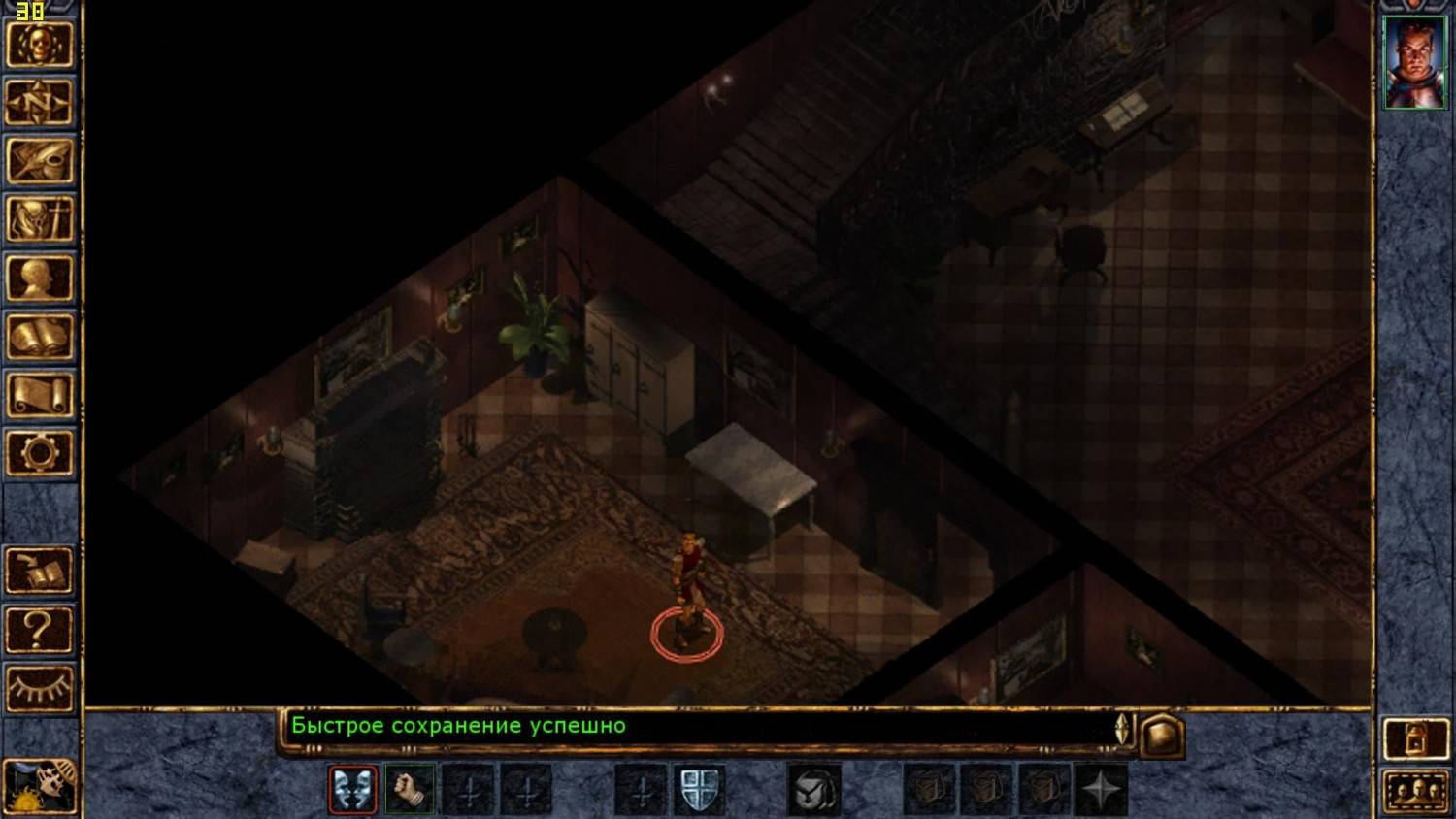The image size is (1456, 819).
Task: Open the area map with the compass button
Action: coord(40,102)
